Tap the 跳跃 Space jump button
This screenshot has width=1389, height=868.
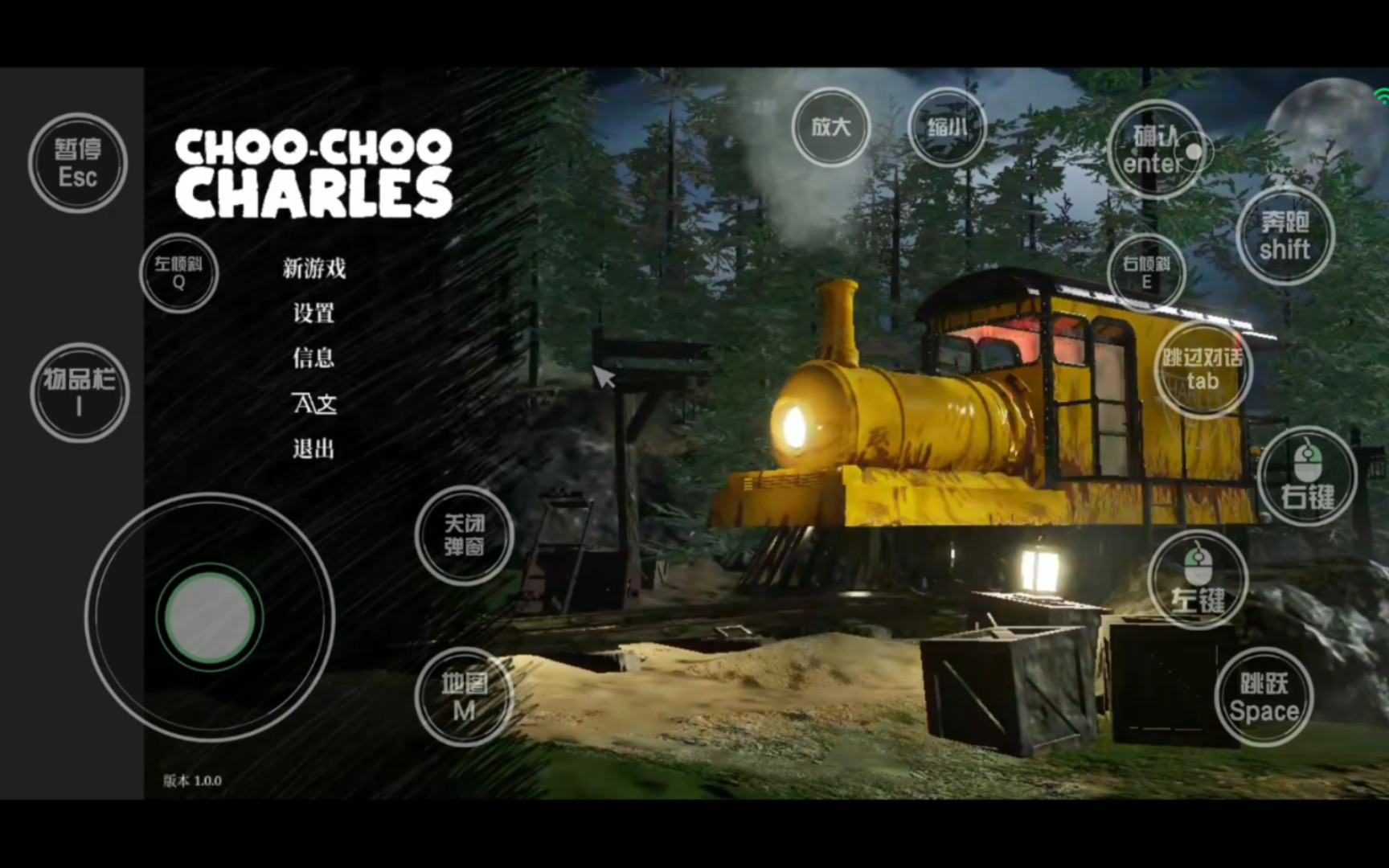coord(1264,697)
